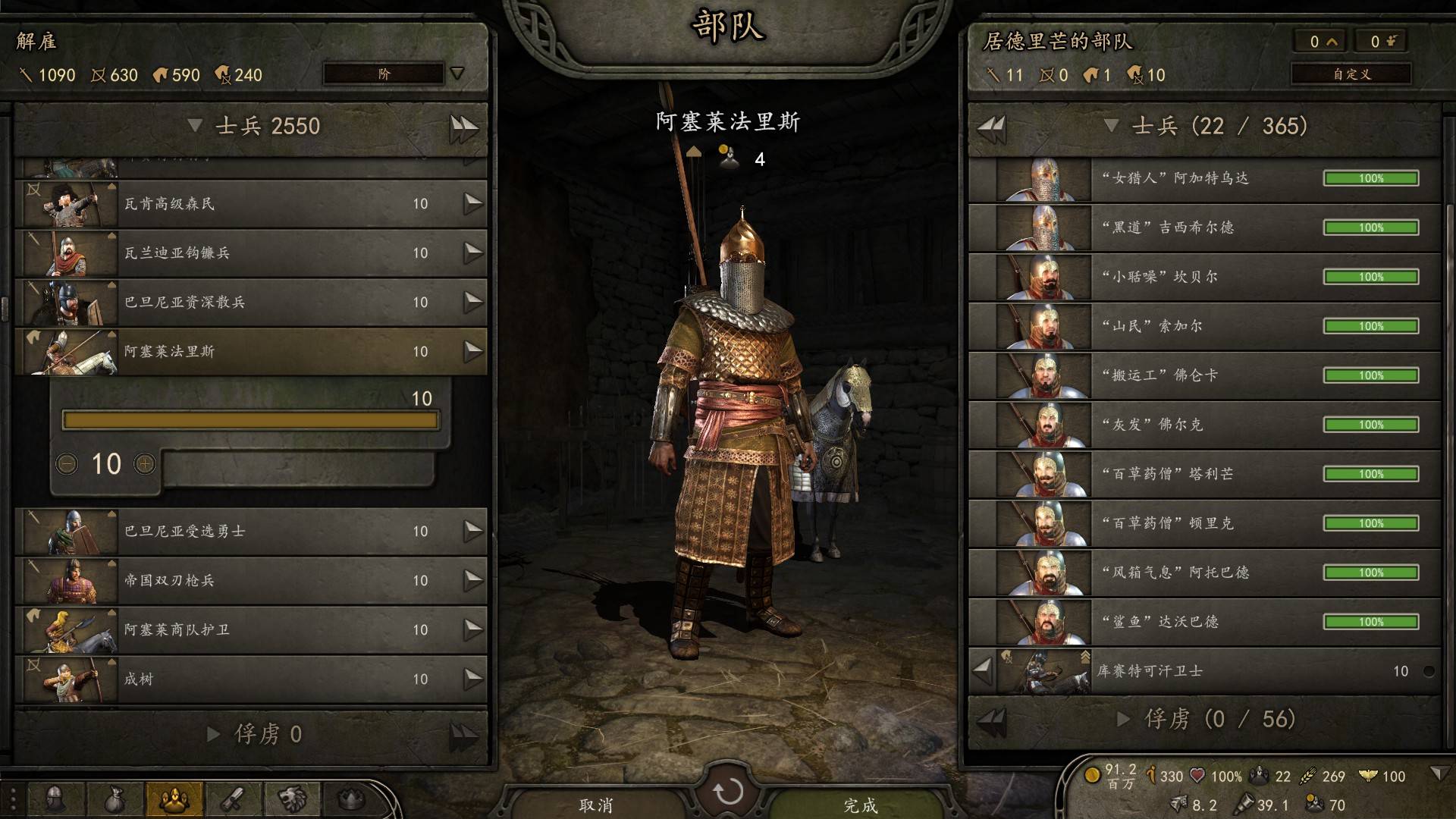This screenshot has width=1456, height=819.
Task: Select hero “女猎人”阿加特乌达
Action: 1204,178
